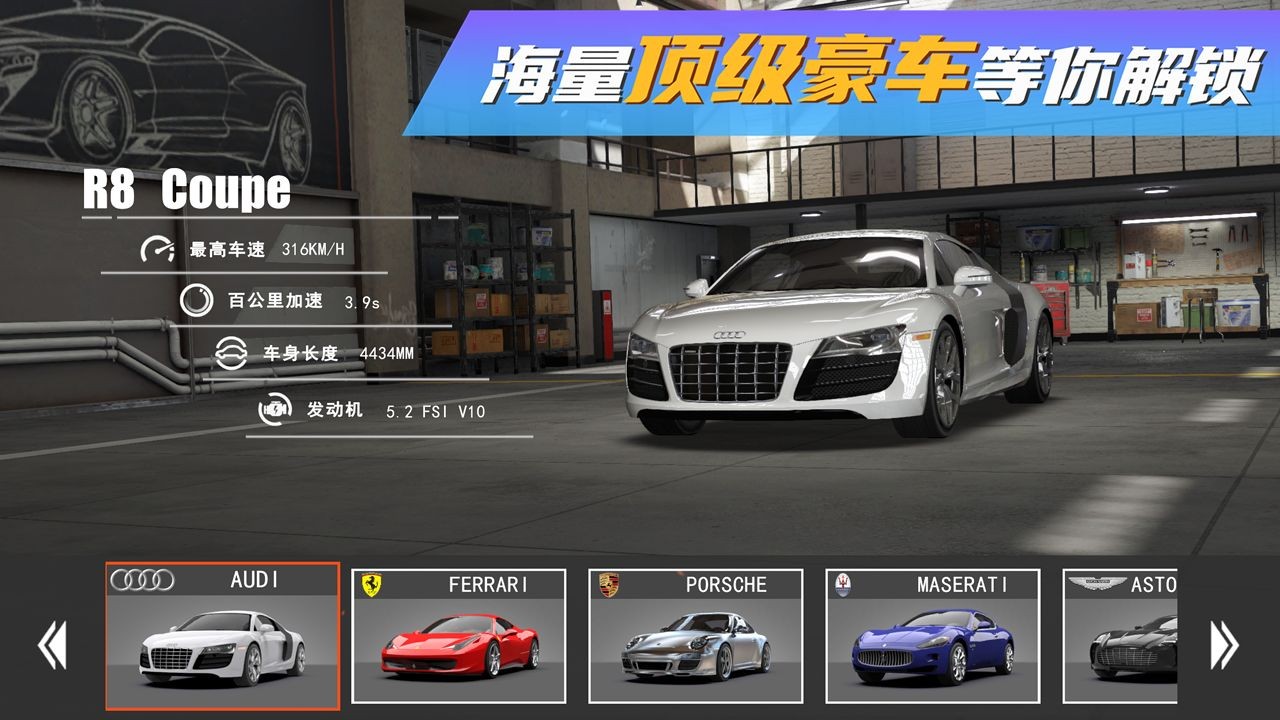1280x720 pixels.
Task: Click the Ferrari prancing horse emblem
Action: click(x=370, y=582)
